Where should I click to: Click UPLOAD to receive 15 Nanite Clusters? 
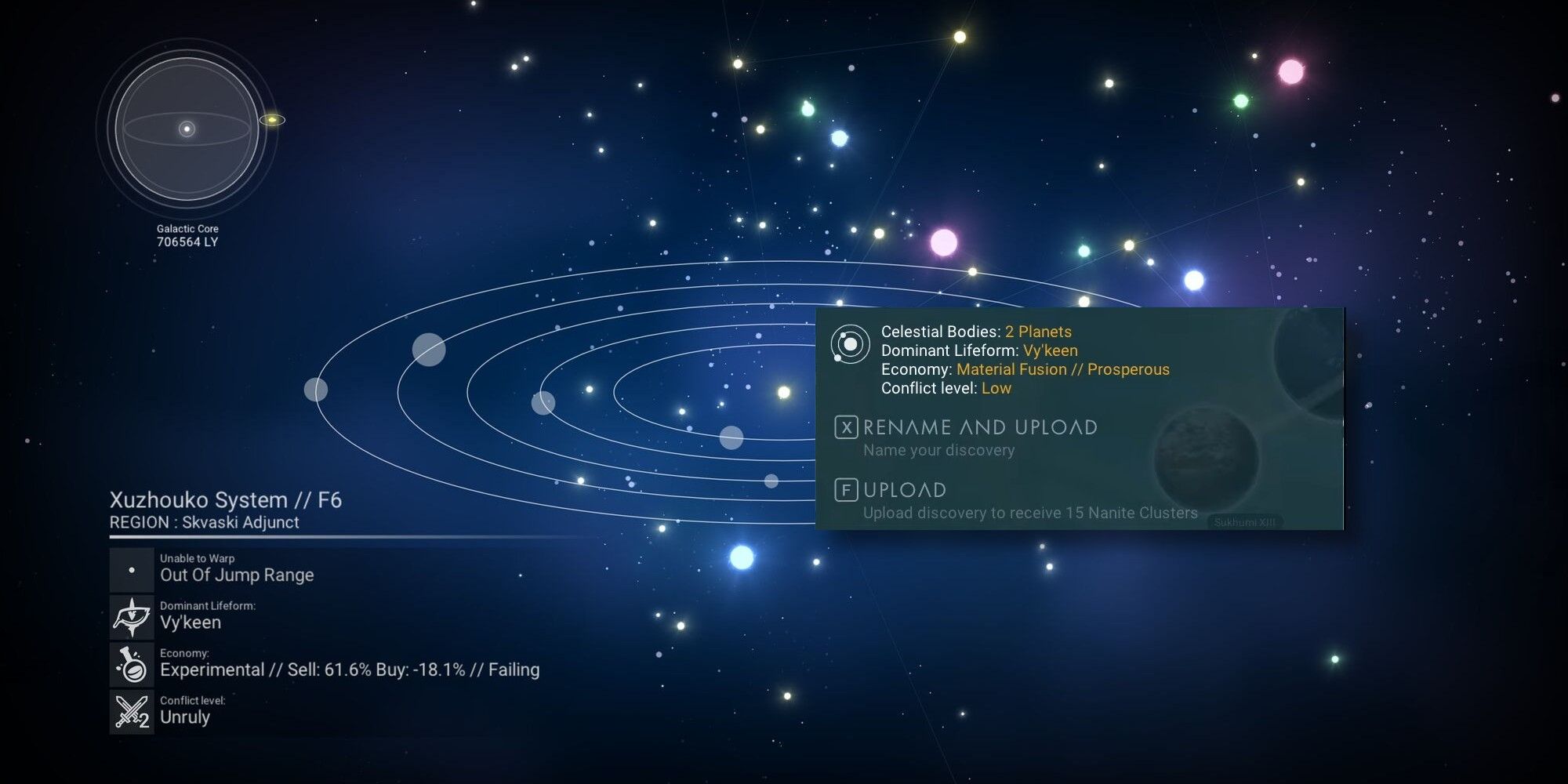[x=905, y=490]
